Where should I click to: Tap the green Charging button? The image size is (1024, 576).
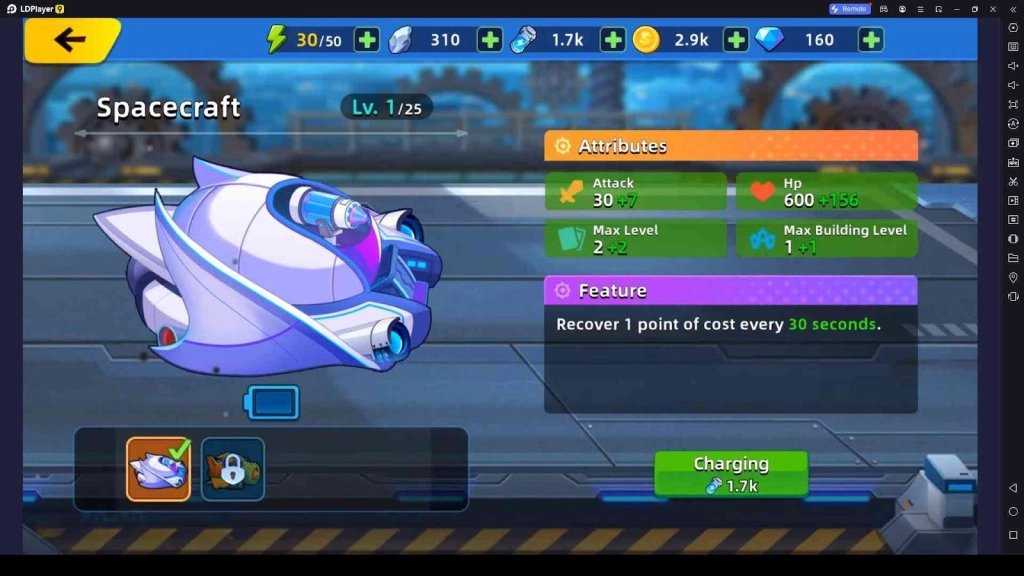tap(731, 474)
